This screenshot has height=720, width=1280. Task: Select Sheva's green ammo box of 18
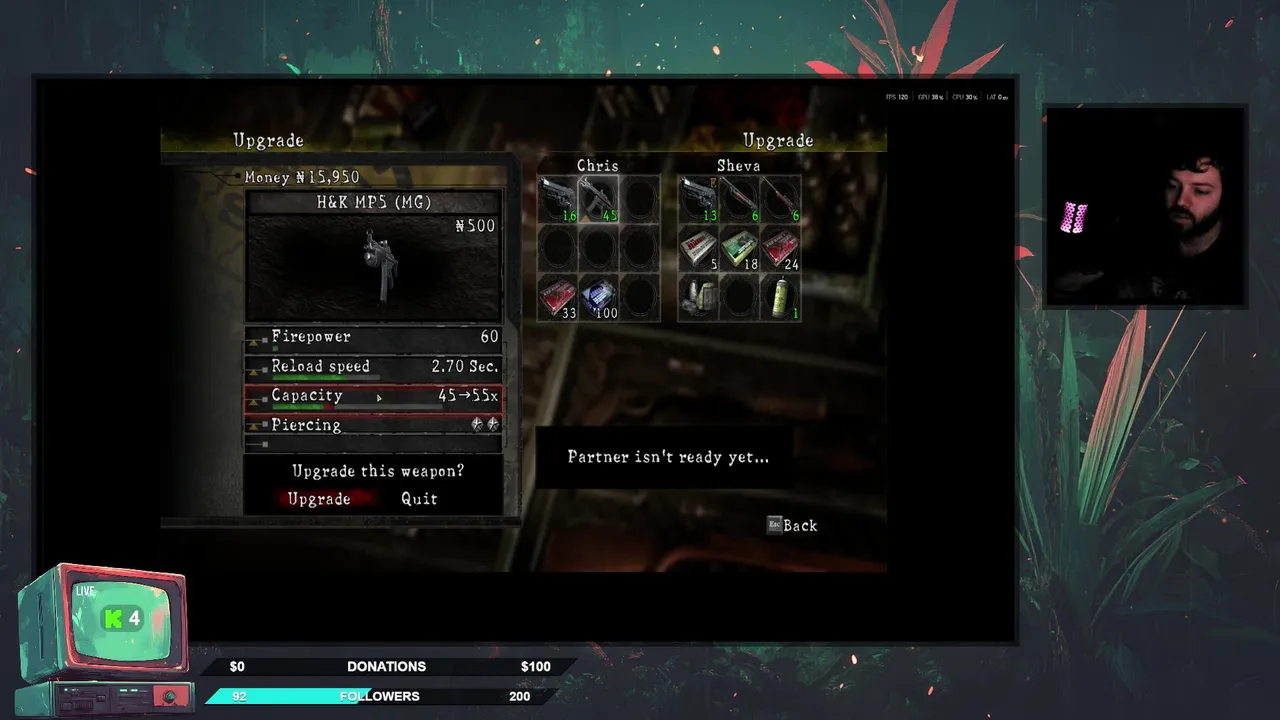[739, 248]
